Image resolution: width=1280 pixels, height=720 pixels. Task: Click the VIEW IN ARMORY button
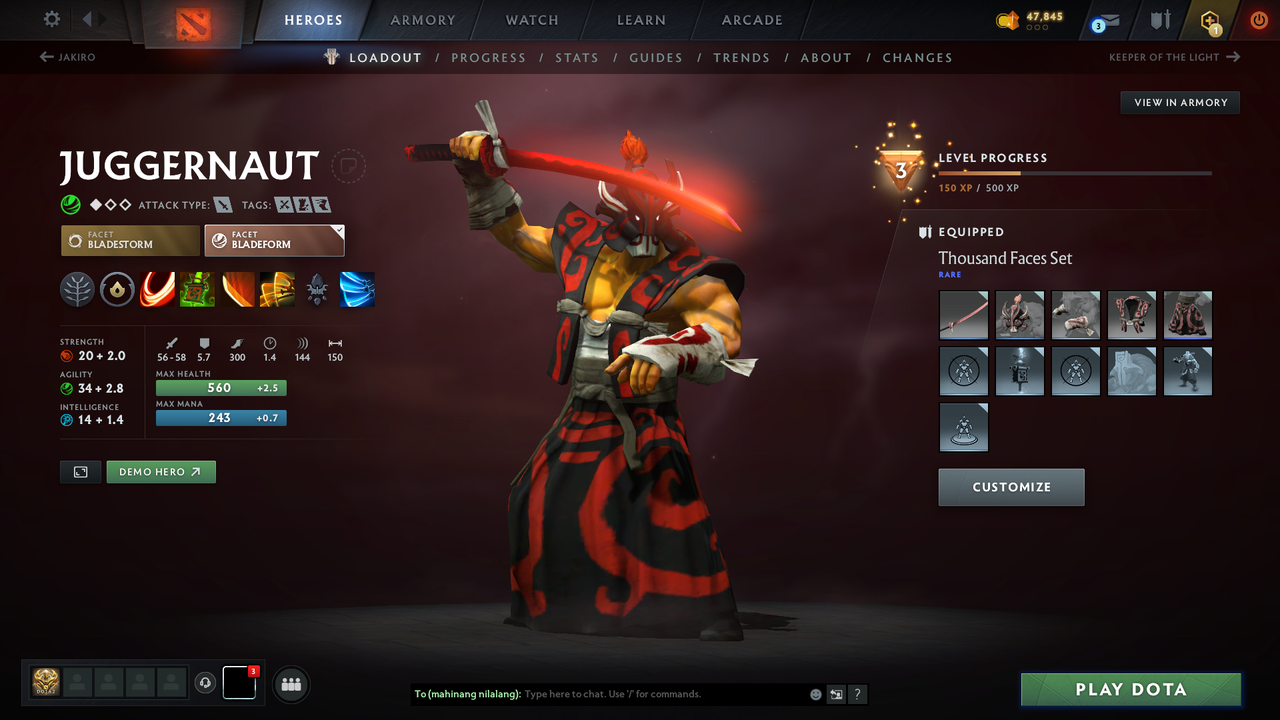(1179, 102)
